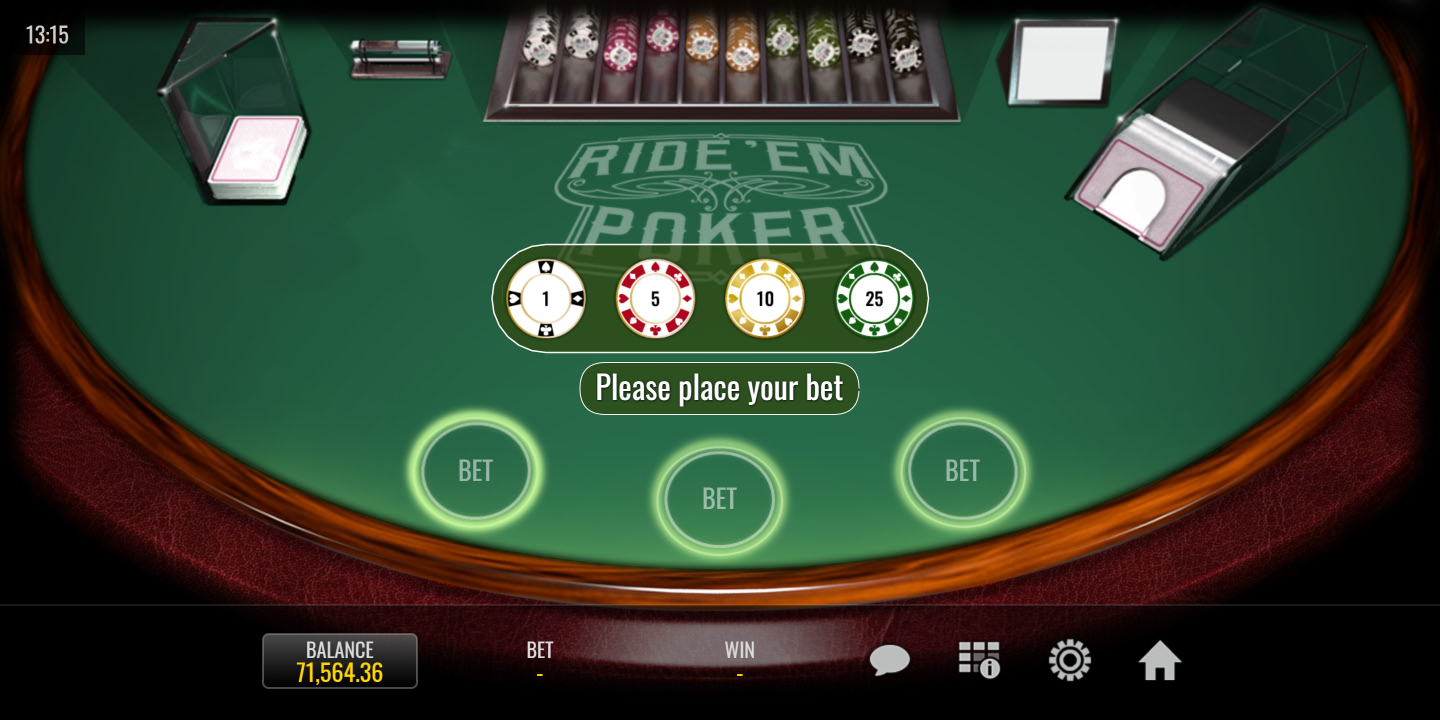The image size is (1440, 720).
Task: Select the white 1 value chip
Action: click(x=545, y=299)
